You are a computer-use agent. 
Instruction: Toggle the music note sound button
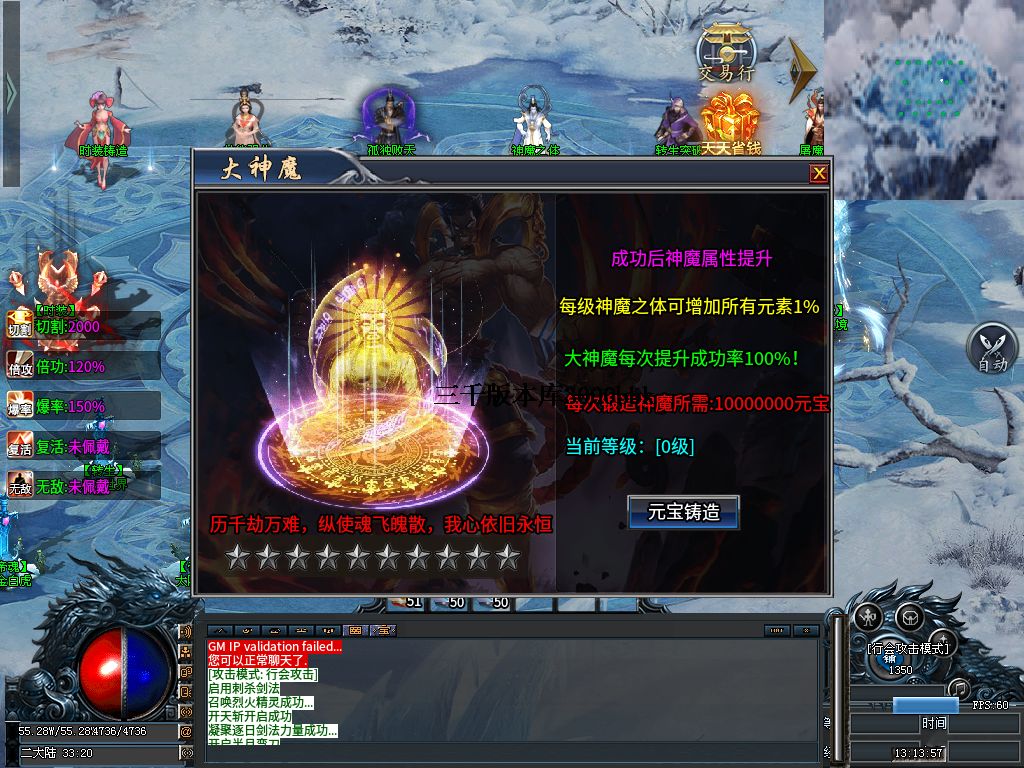(958, 688)
